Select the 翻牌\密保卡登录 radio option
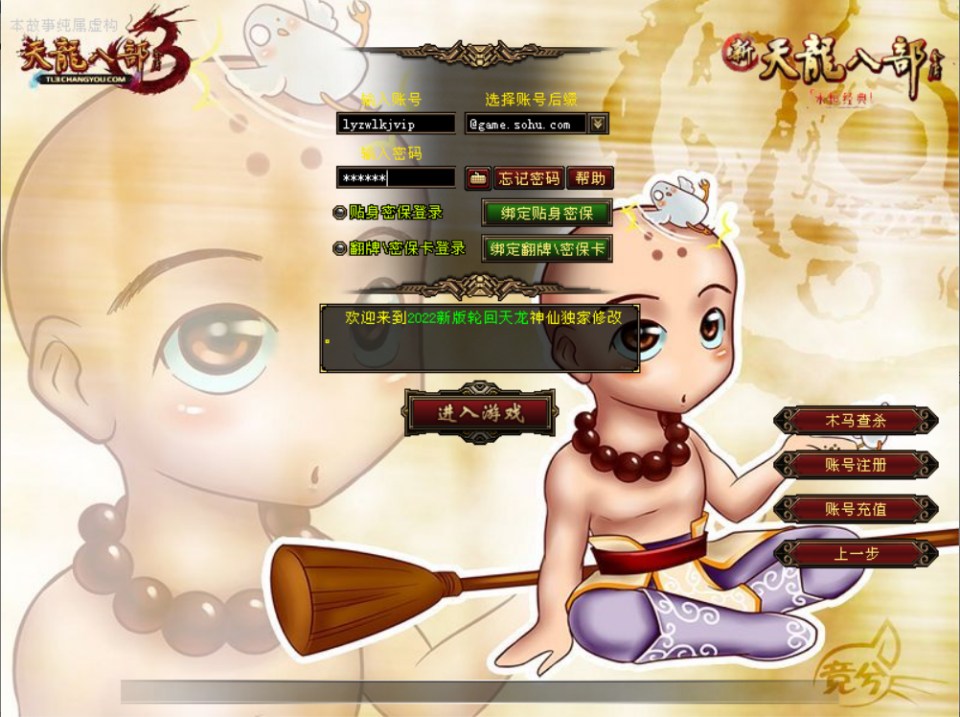 [339, 249]
